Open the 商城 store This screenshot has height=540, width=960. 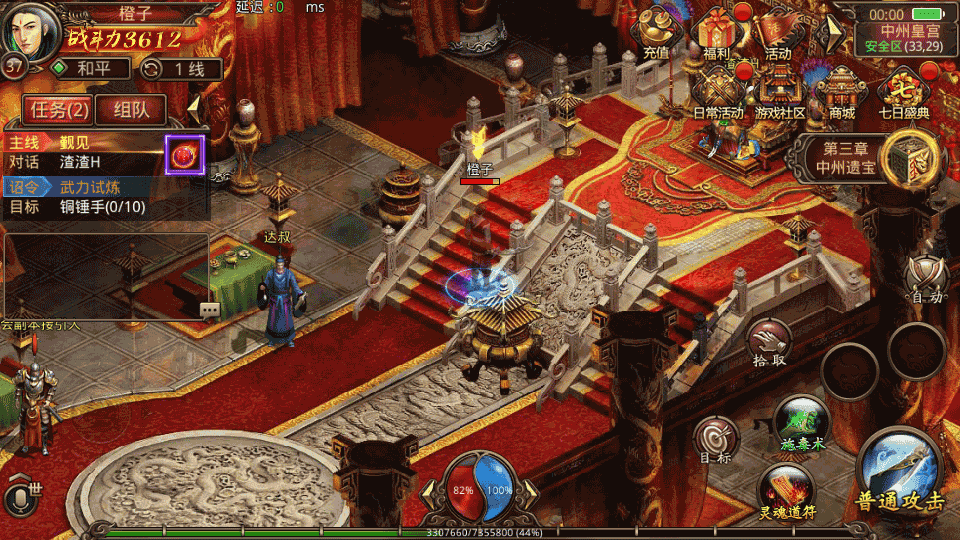click(841, 90)
